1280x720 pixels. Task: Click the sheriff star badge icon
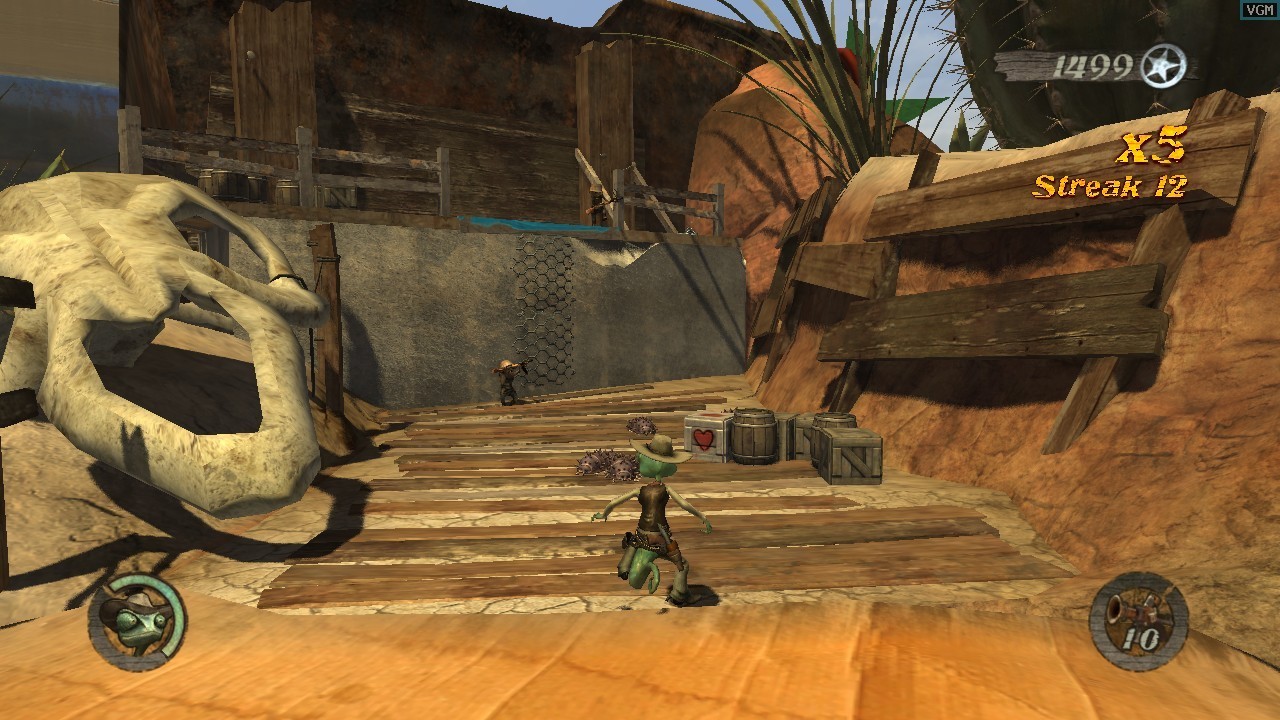1163,66
